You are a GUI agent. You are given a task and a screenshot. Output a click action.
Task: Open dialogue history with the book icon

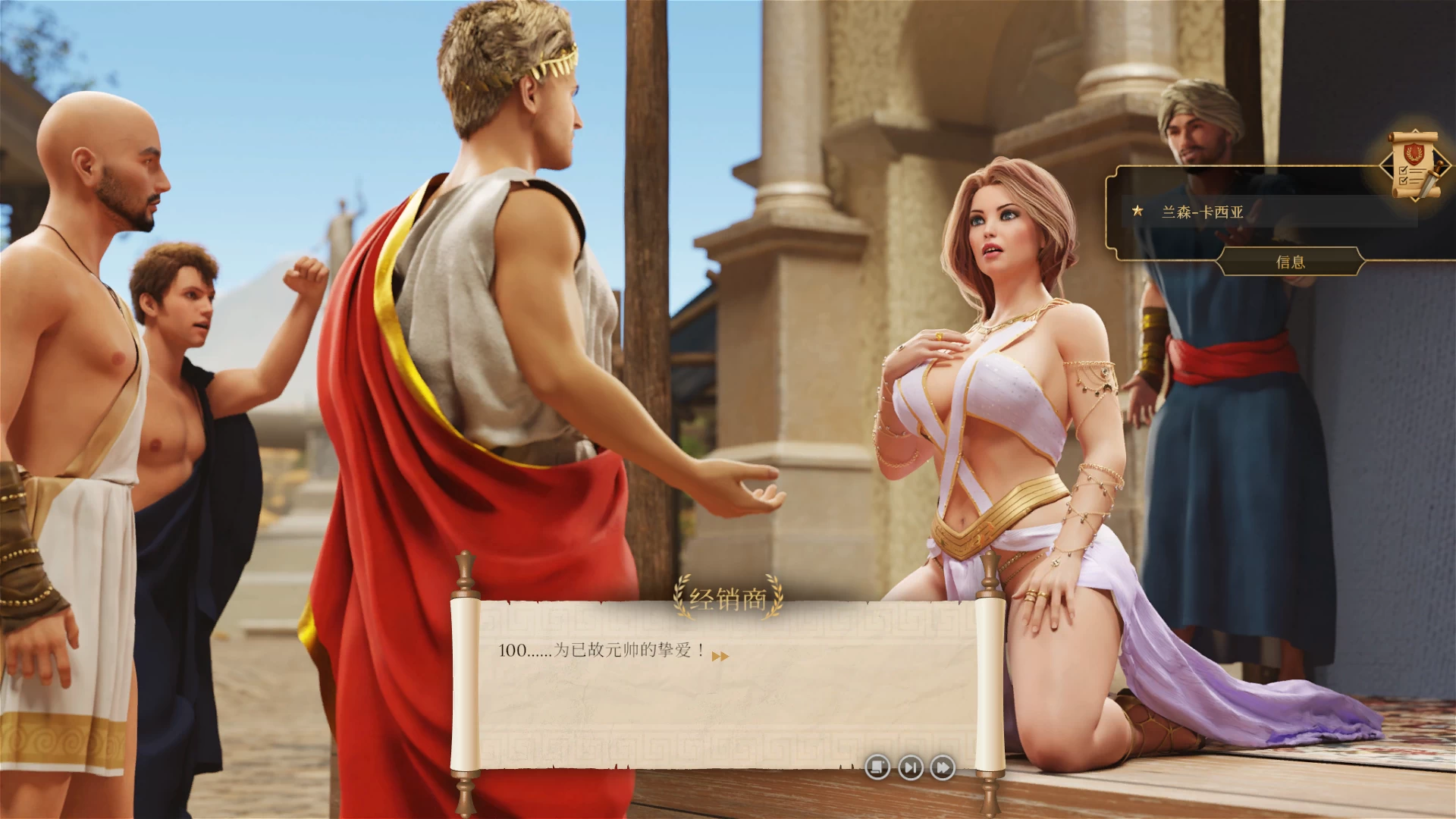coord(878,767)
